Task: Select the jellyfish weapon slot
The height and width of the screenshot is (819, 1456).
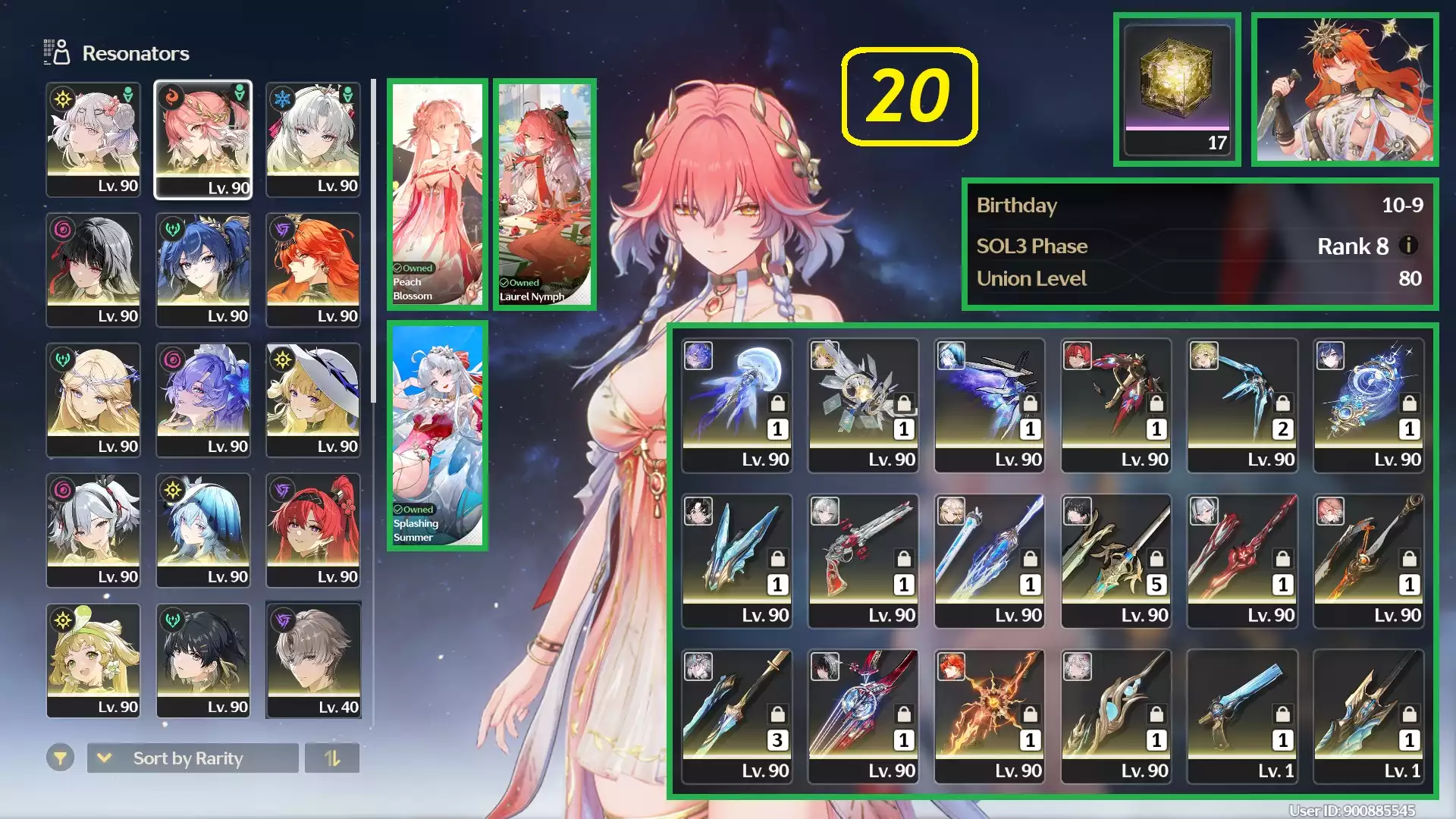Action: pos(737,406)
